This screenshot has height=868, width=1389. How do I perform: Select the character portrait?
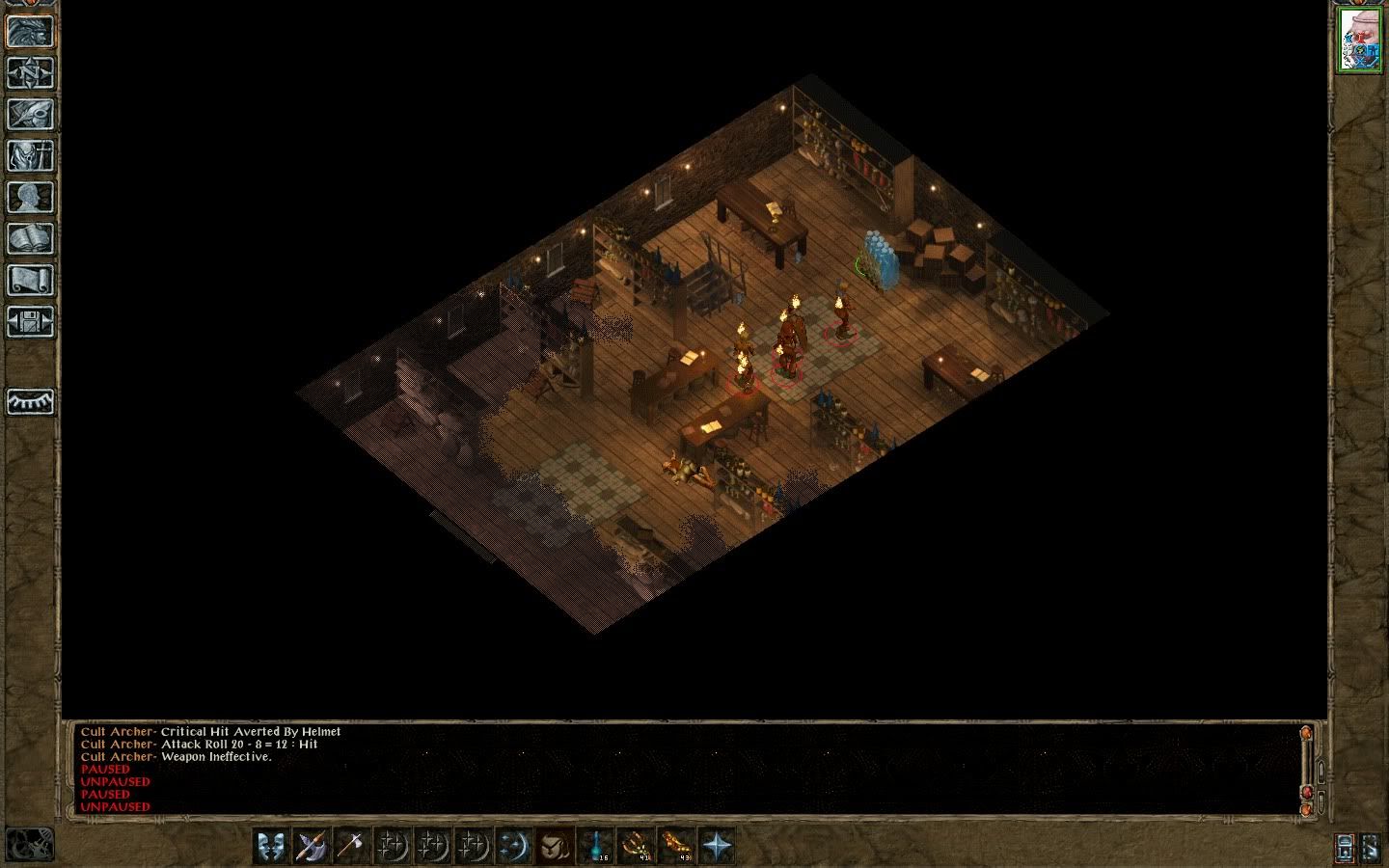click(x=1359, y=41)
